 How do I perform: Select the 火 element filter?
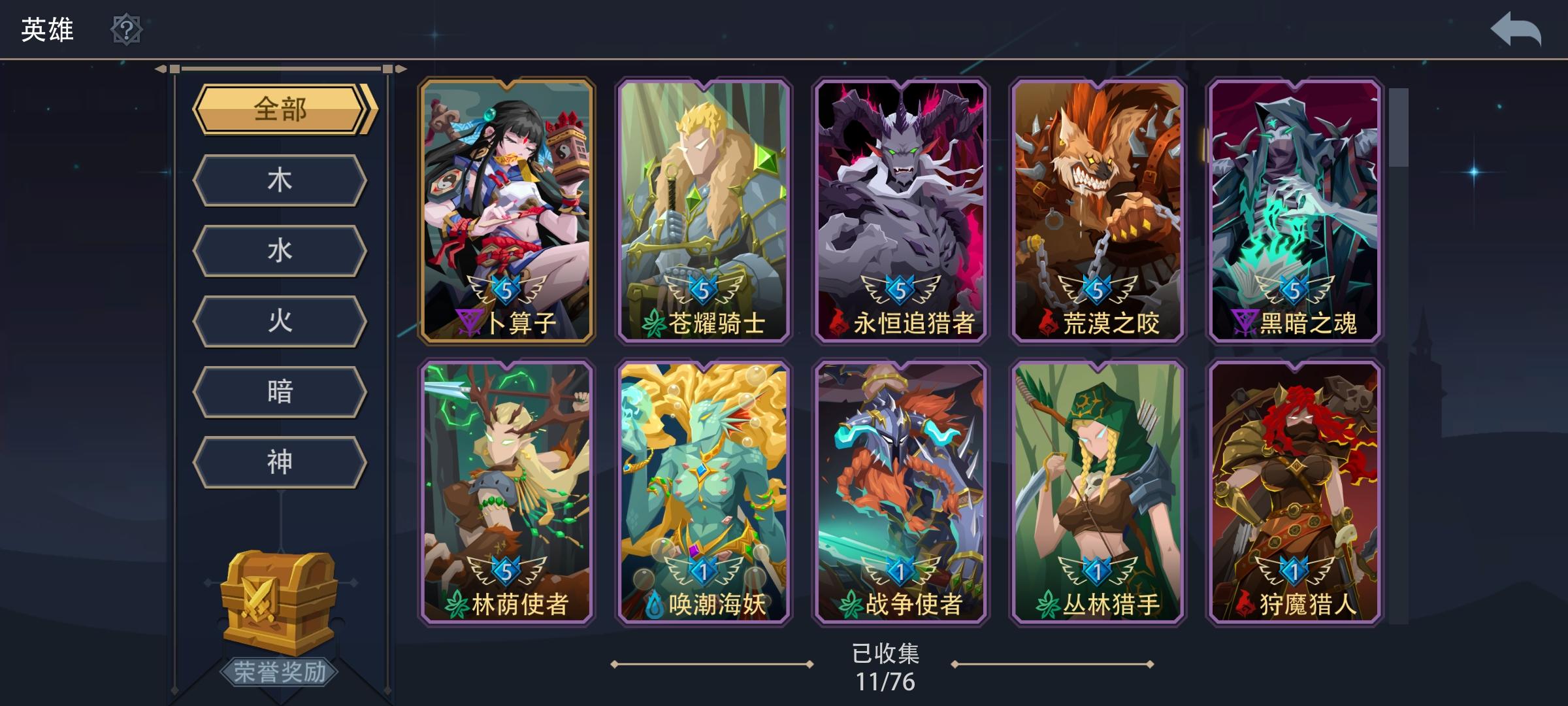[281, 321]
